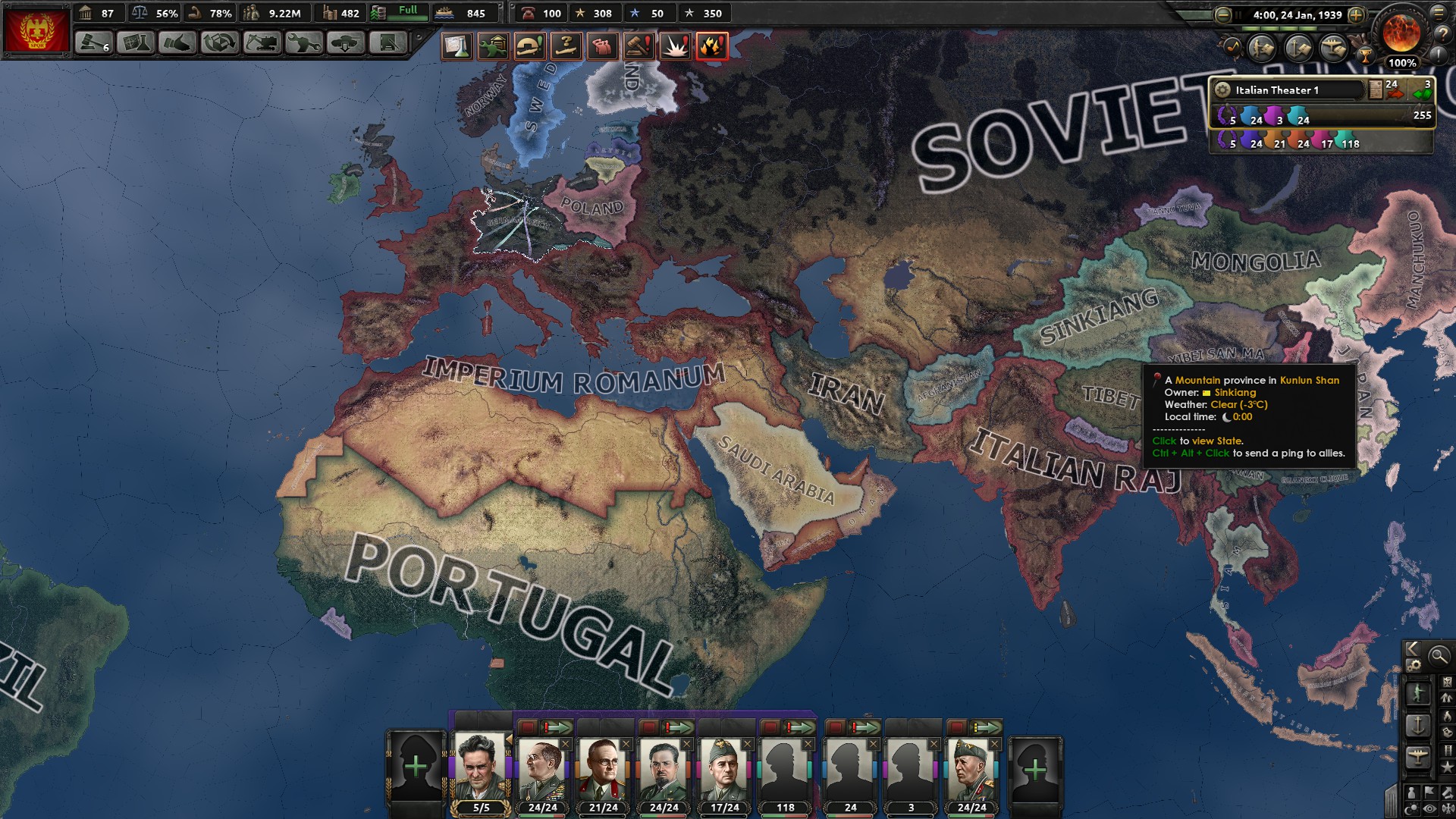Open the Research screen

click(x=135, y=43)
